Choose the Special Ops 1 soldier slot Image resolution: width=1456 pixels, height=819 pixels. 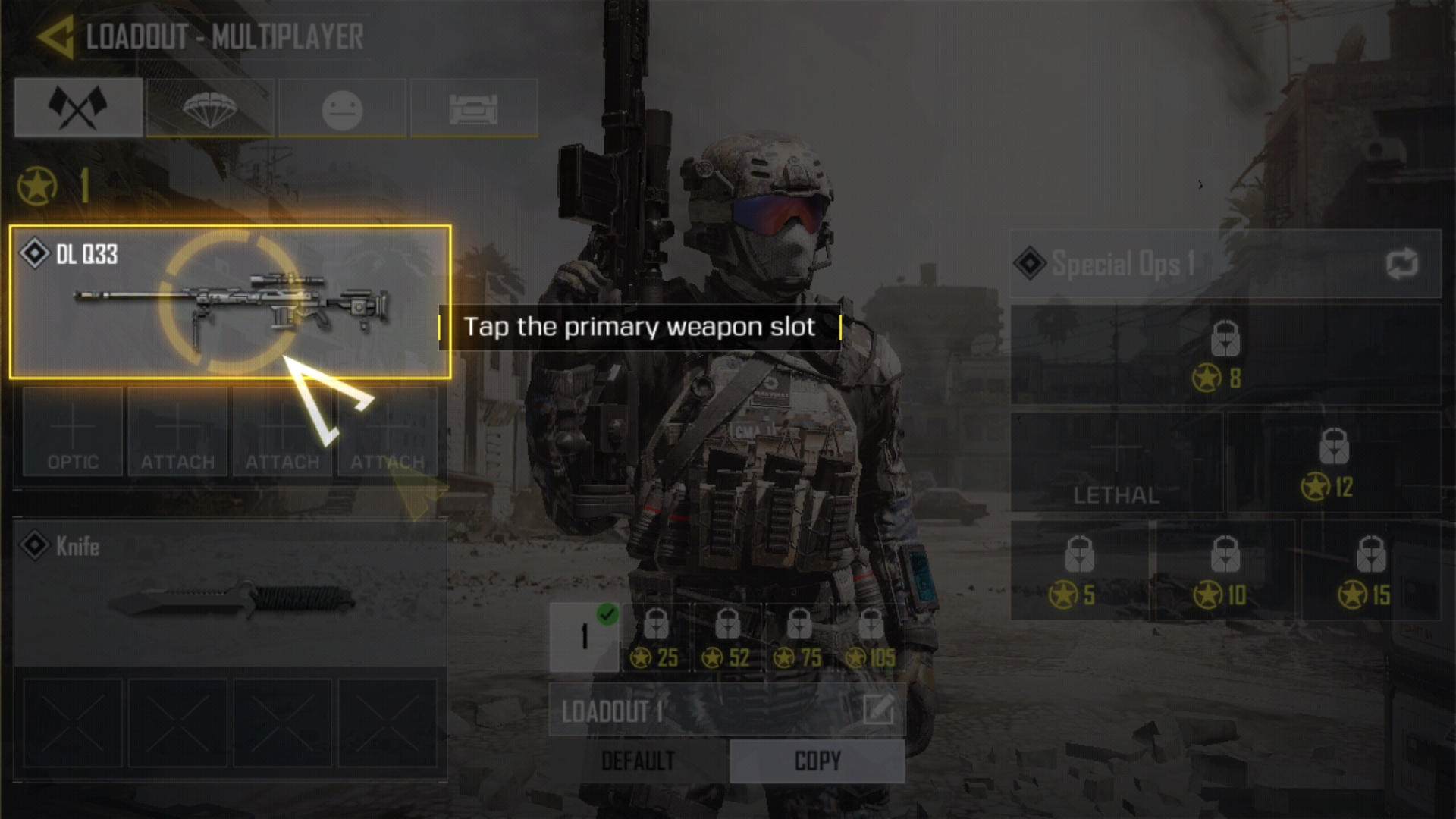tap(1198, 264)
